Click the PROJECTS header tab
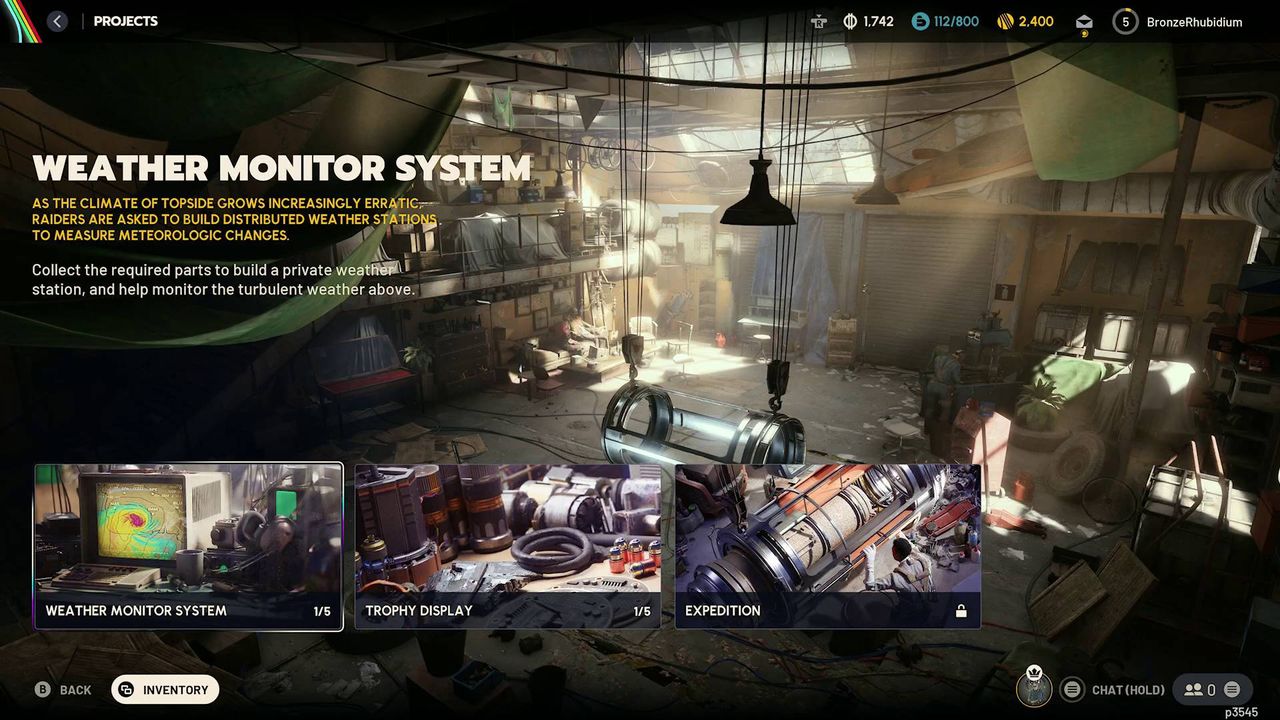This screenshot has width=1280, height=720. coord(125,20)
